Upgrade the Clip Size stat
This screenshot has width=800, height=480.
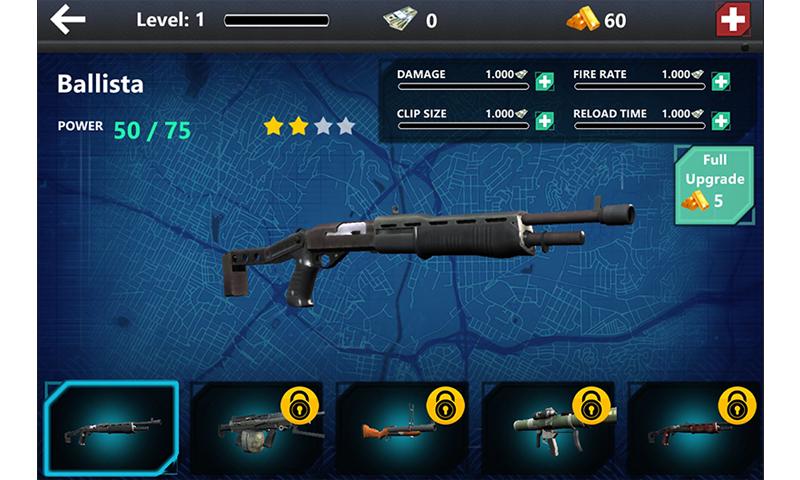click(544, 121)
